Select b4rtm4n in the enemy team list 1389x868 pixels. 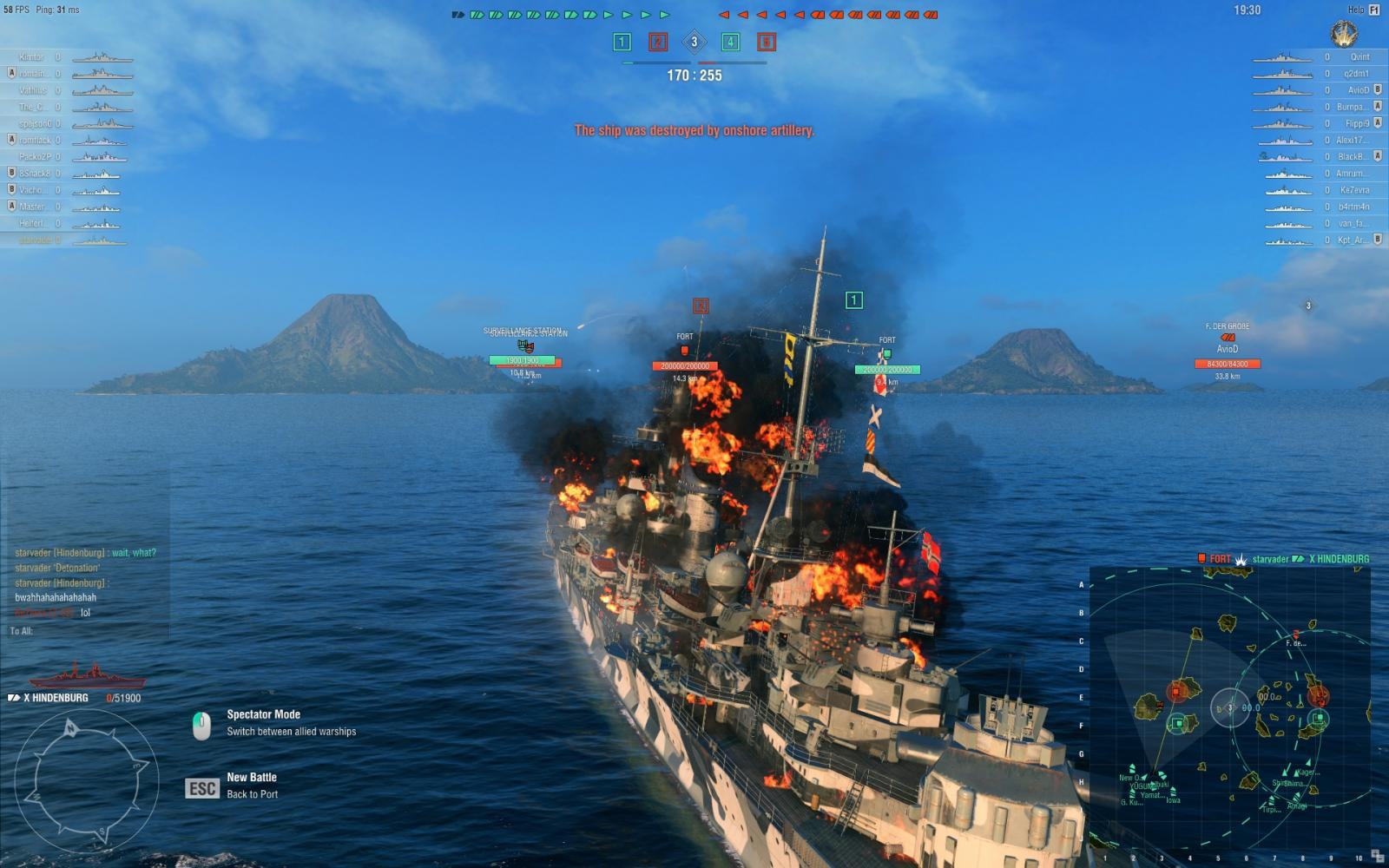coord(1353,207)
